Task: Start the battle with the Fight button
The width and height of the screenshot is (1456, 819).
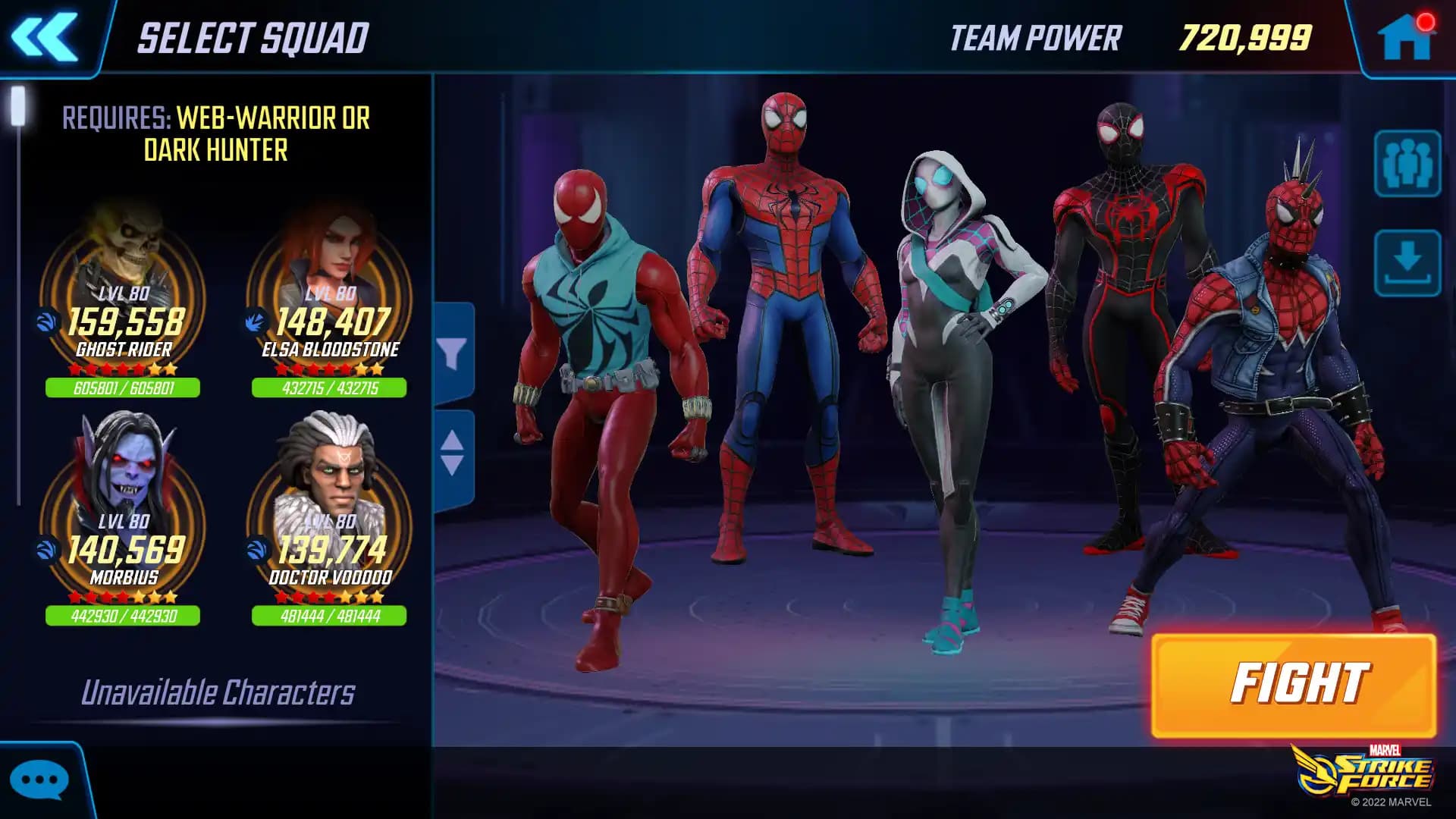Action: [1293, 685]
